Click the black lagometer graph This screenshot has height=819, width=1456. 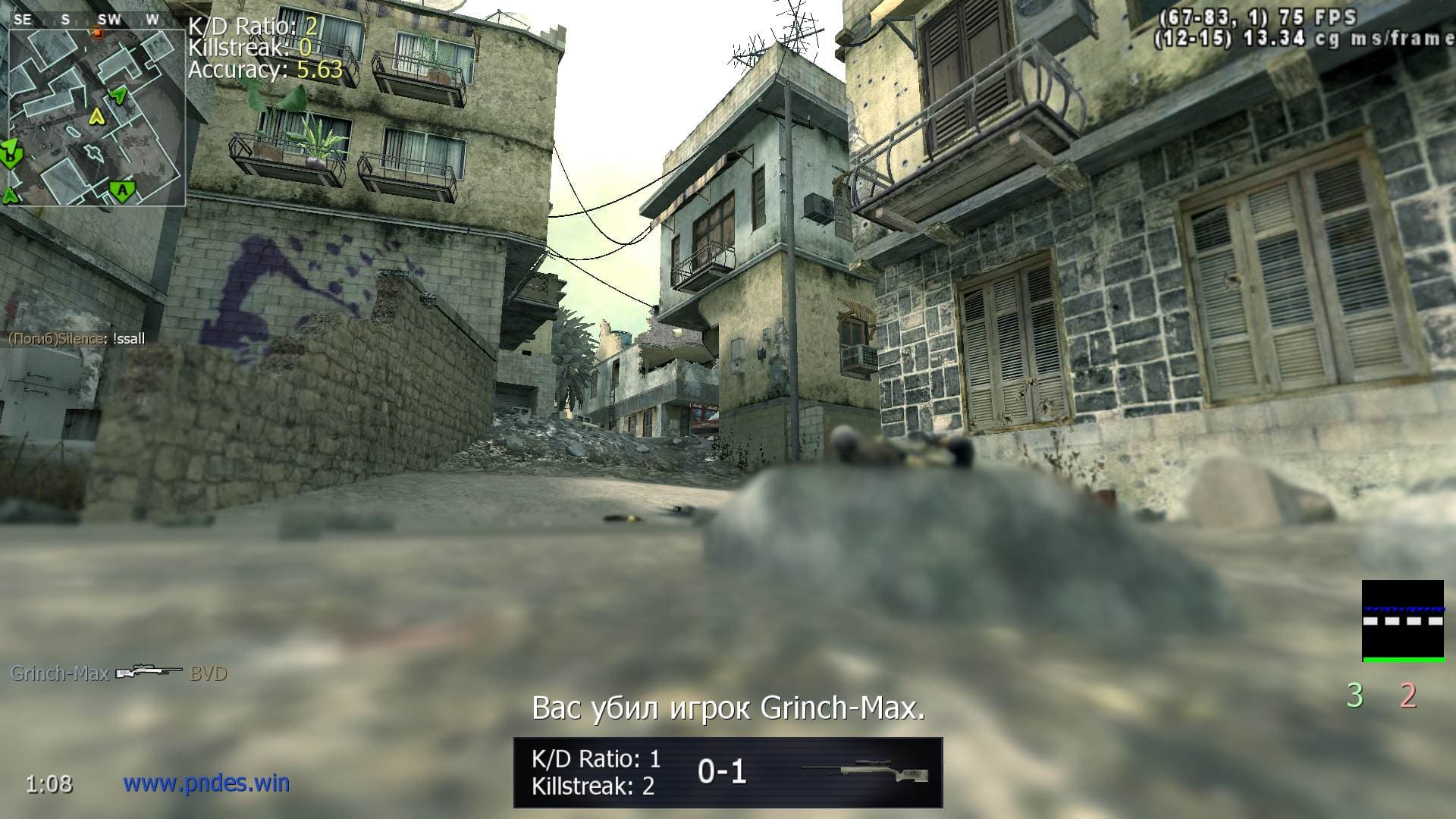1402,621
